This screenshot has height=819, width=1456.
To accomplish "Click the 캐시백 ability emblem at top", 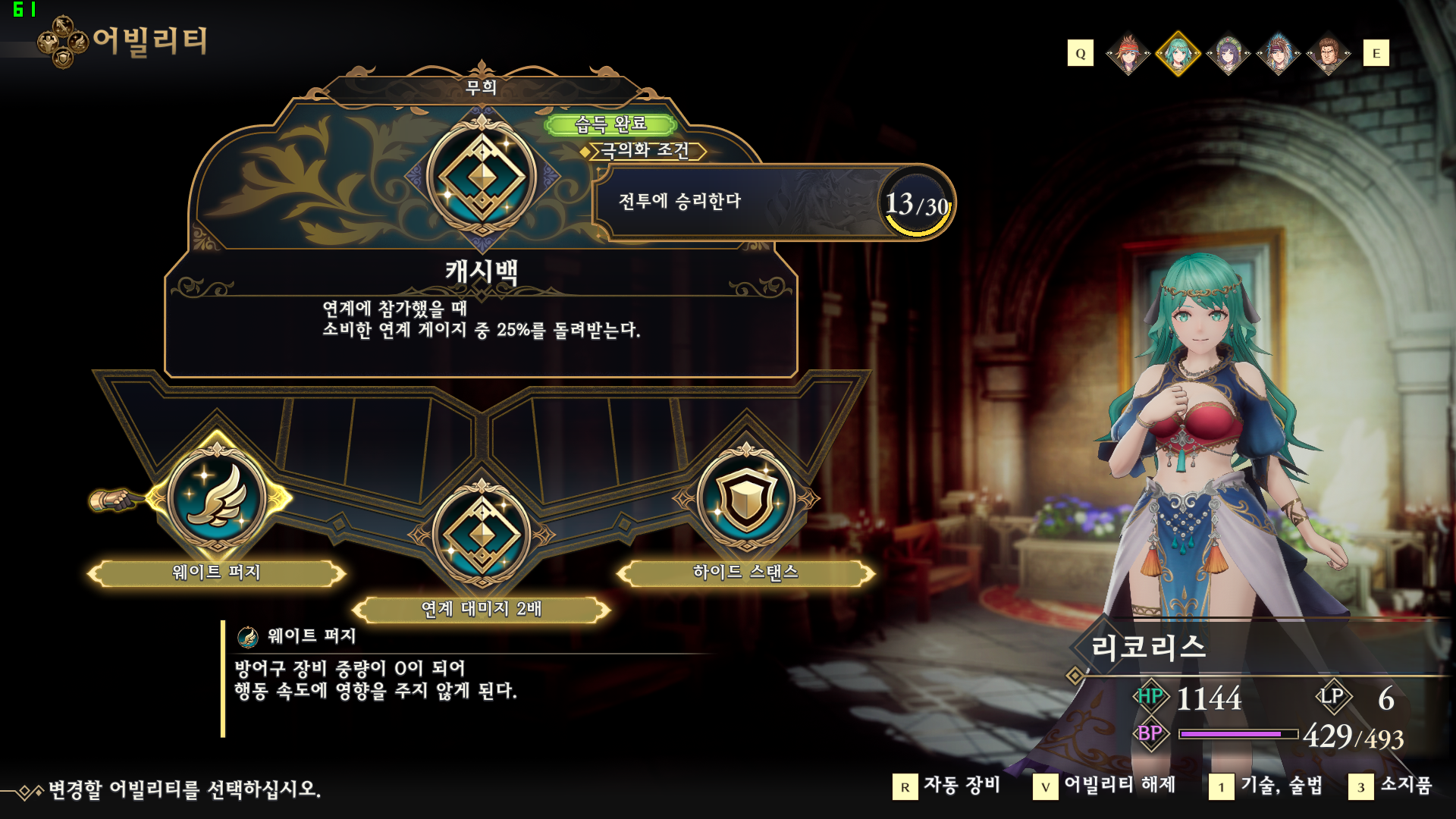I will [482, 177].
